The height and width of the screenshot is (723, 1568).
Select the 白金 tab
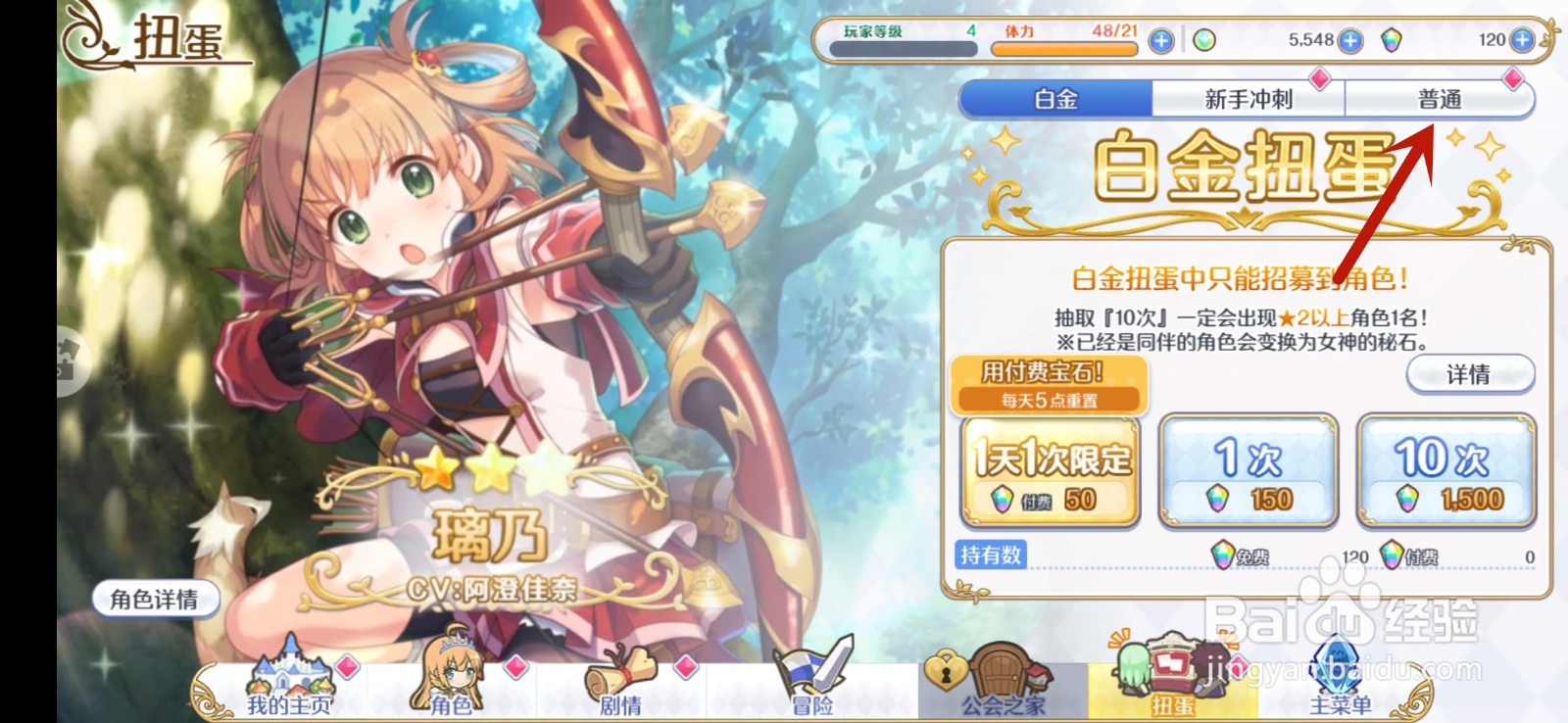tap(1058, 98)
